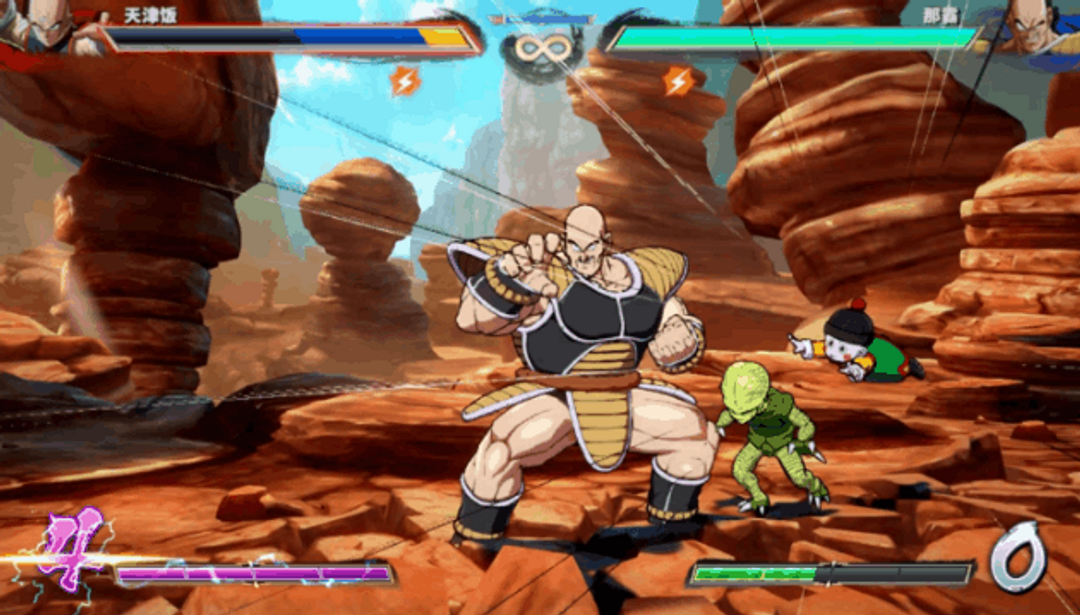Select the Sparking lightning icon below Tien's health bar
Image resolution: width=1080 pixels, height=615 pixels.
click(405, 80)
